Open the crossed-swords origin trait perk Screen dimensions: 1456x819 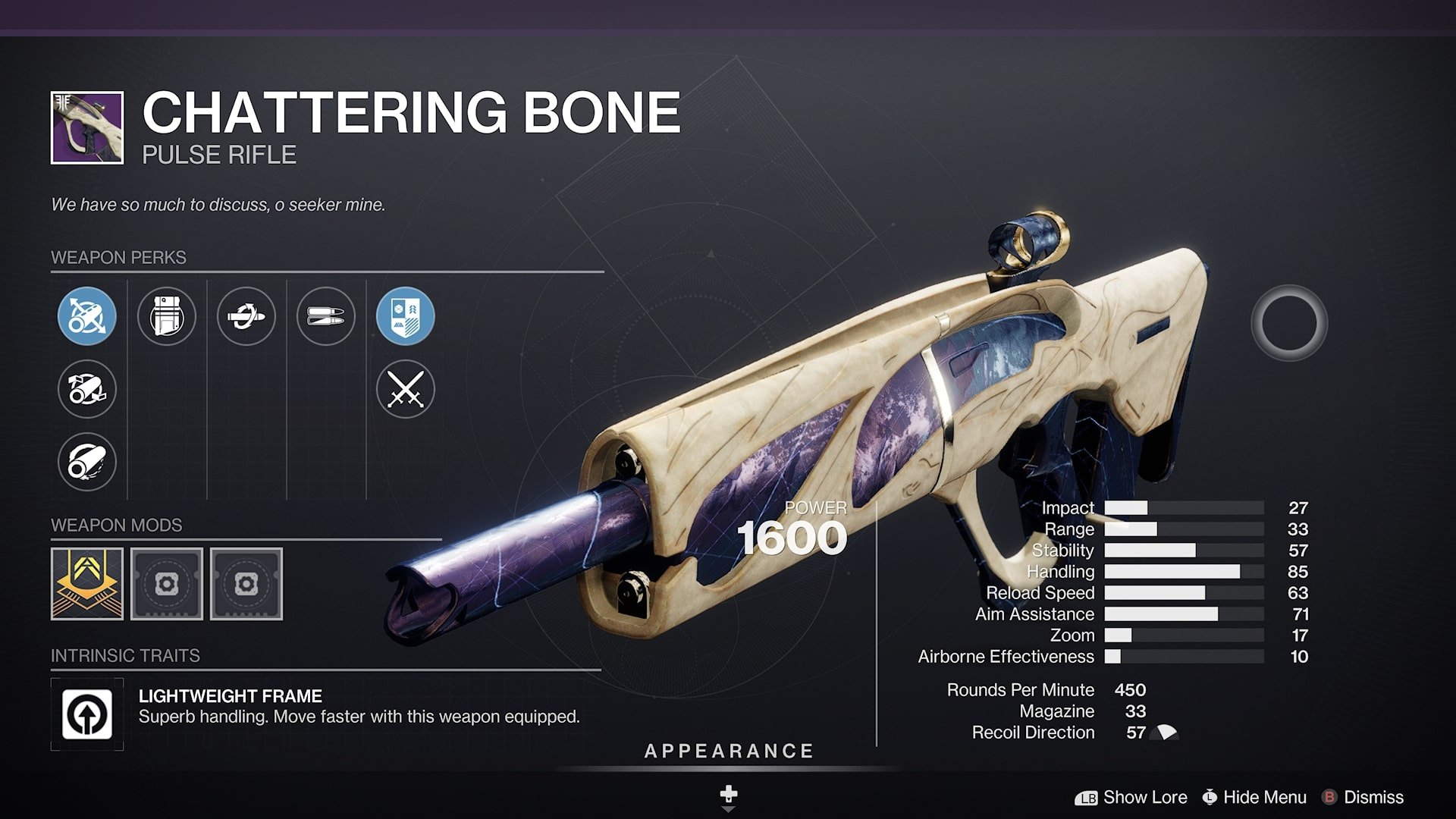406,390
